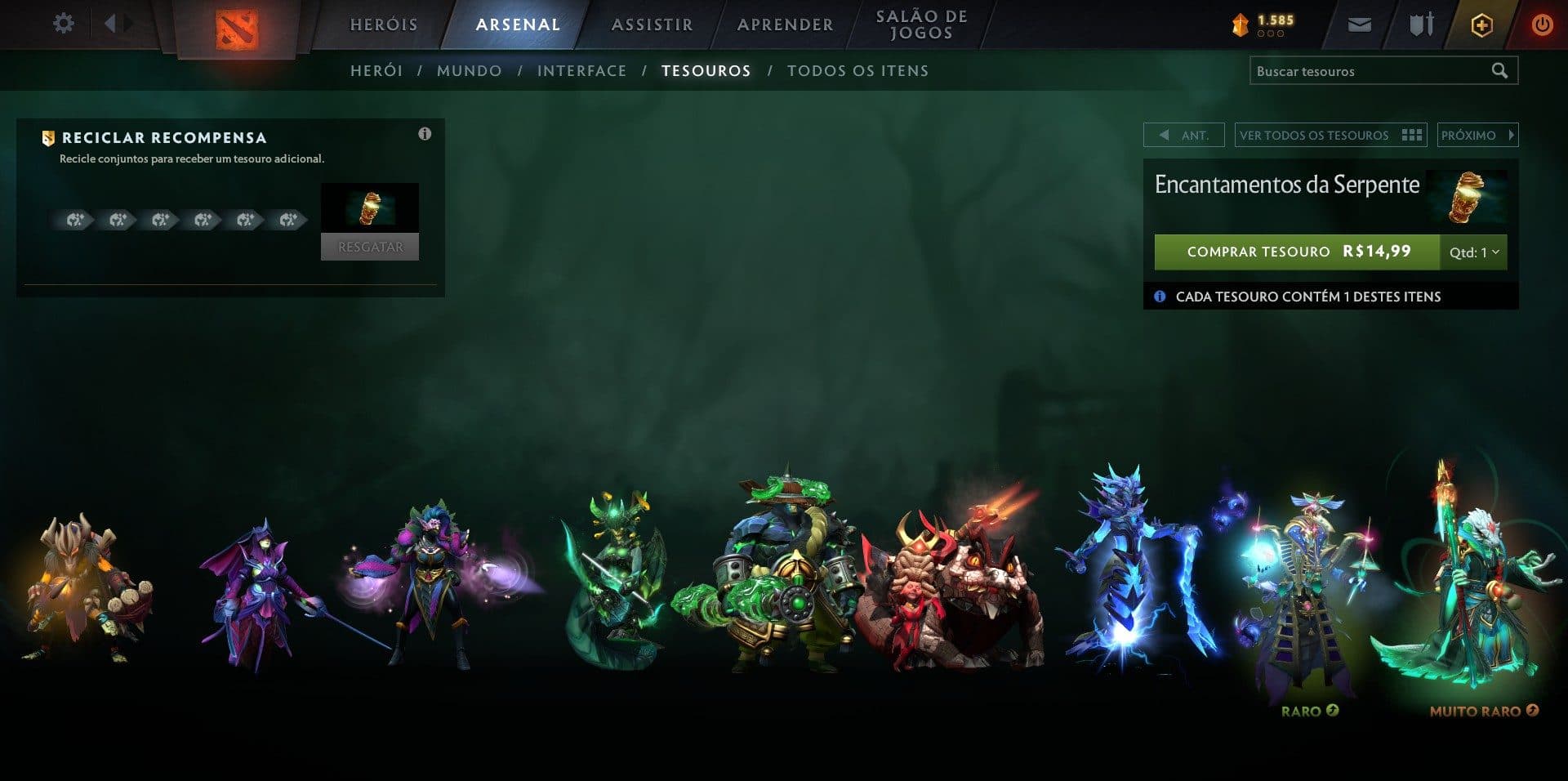Open Ver Todos os Tesouros grid
1568x781 pixels.
click(x=1330, y=136)
